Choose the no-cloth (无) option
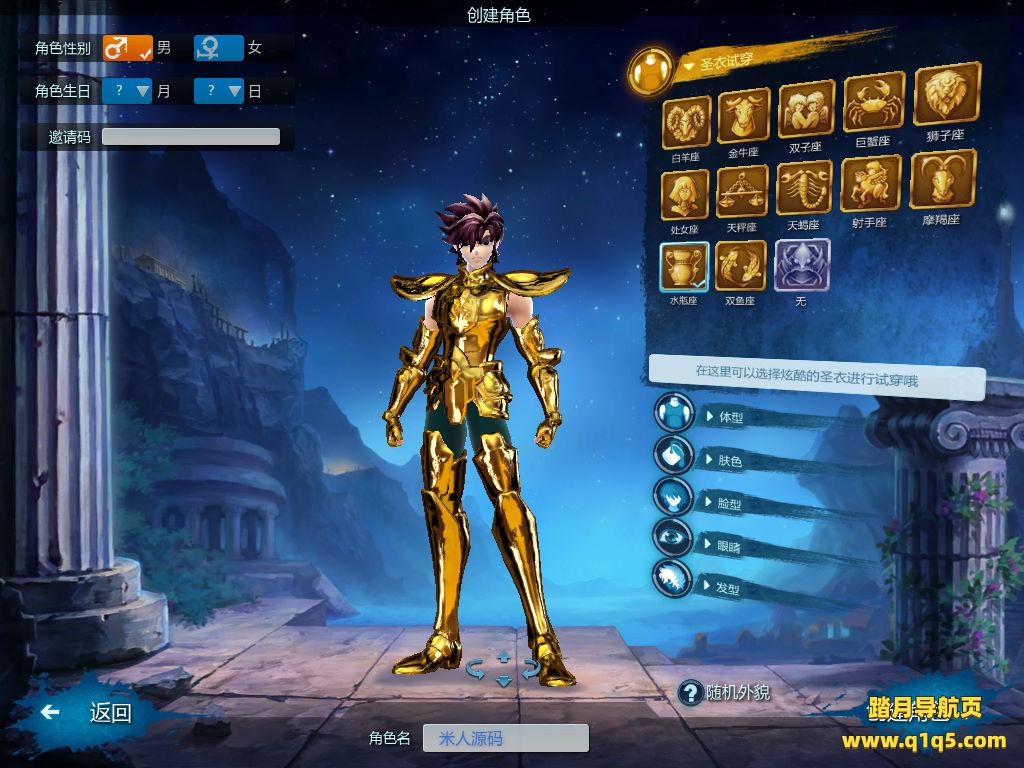Viewport: 1024px width, 768px height. pyautogui.click(x=801, y=265)
